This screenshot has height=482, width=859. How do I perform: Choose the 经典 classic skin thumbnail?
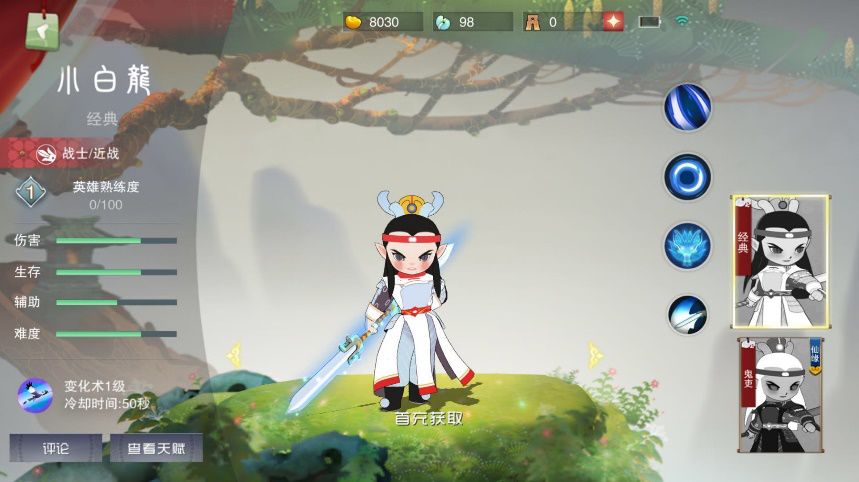(781, 261)
